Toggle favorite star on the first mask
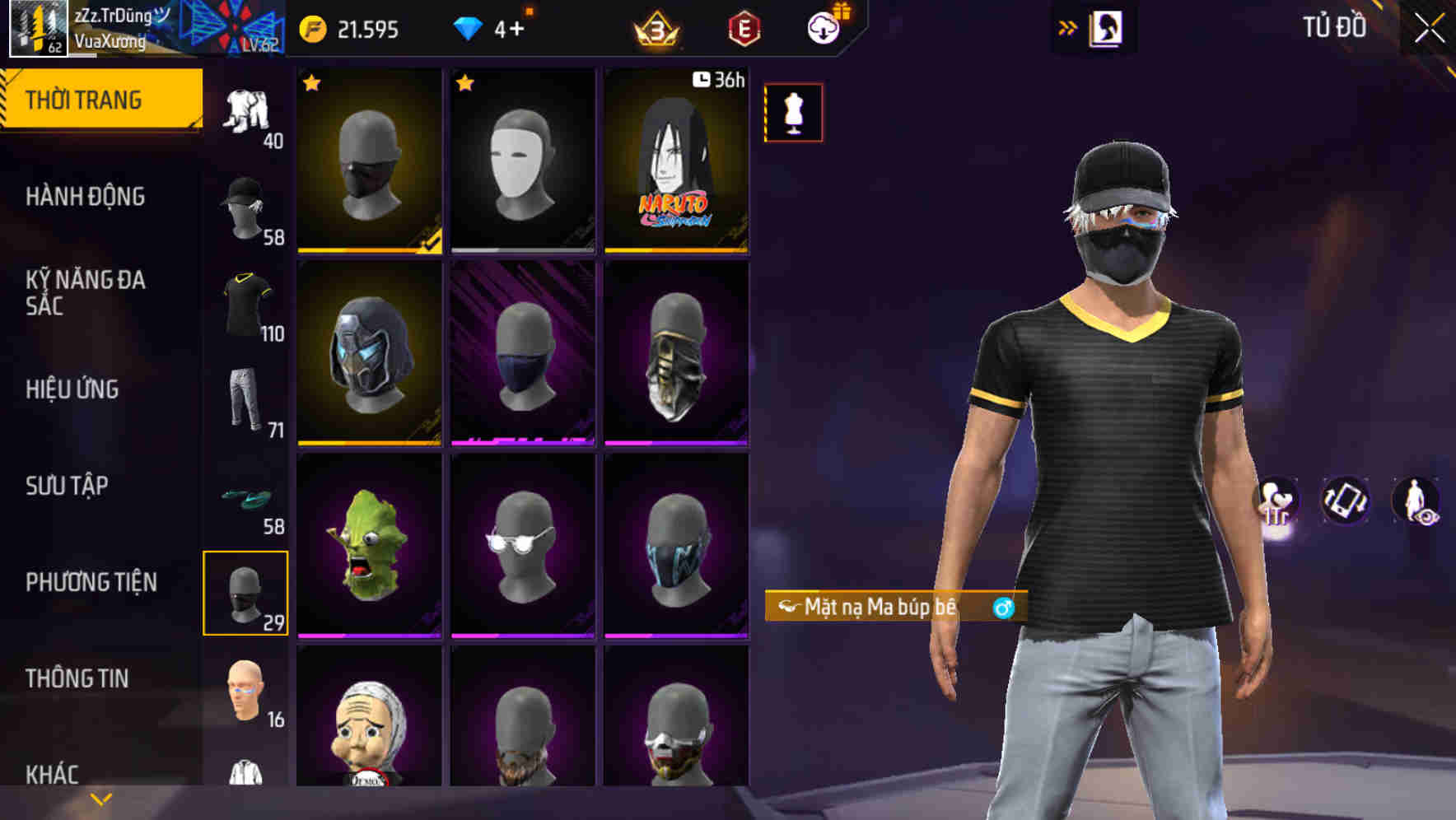 coord(311,83)
